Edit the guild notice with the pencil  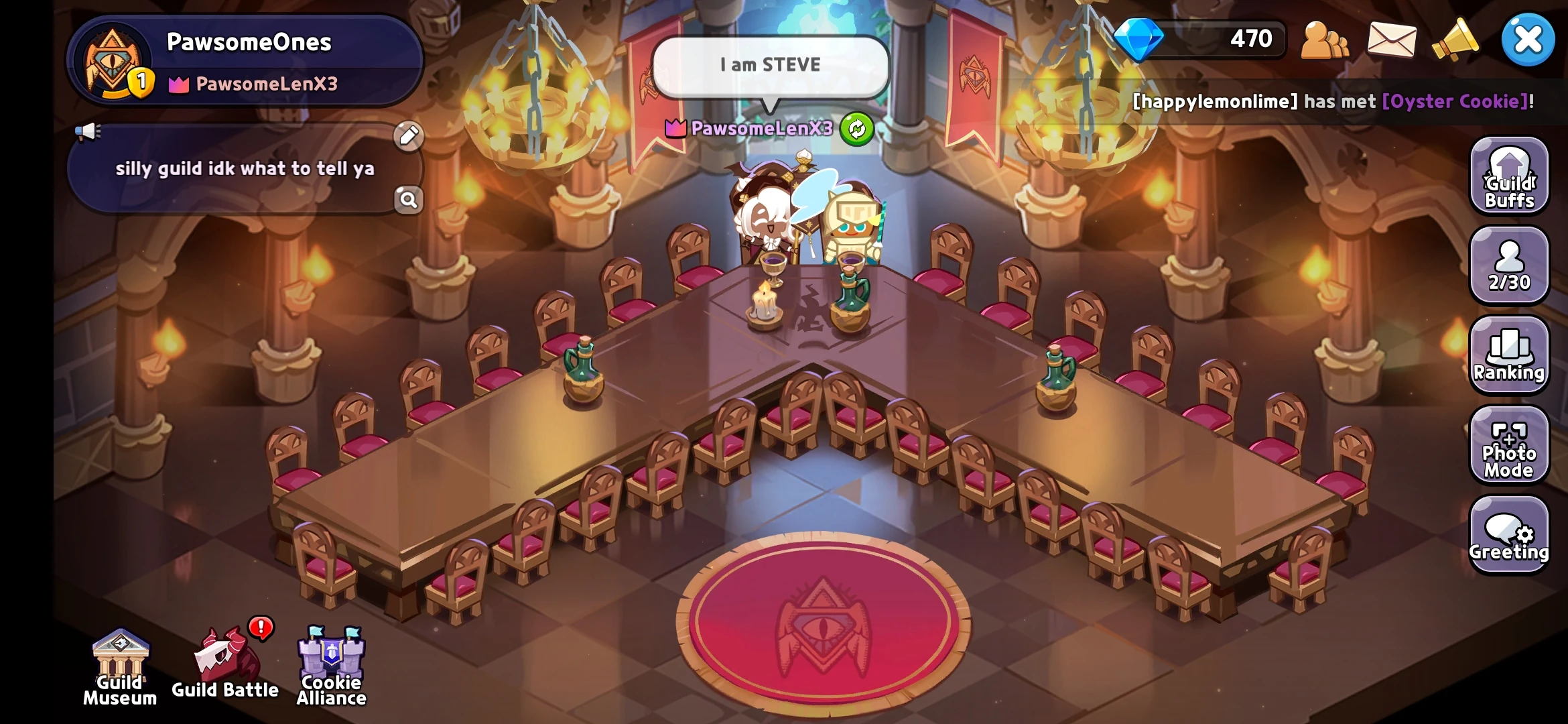(407, 137)
